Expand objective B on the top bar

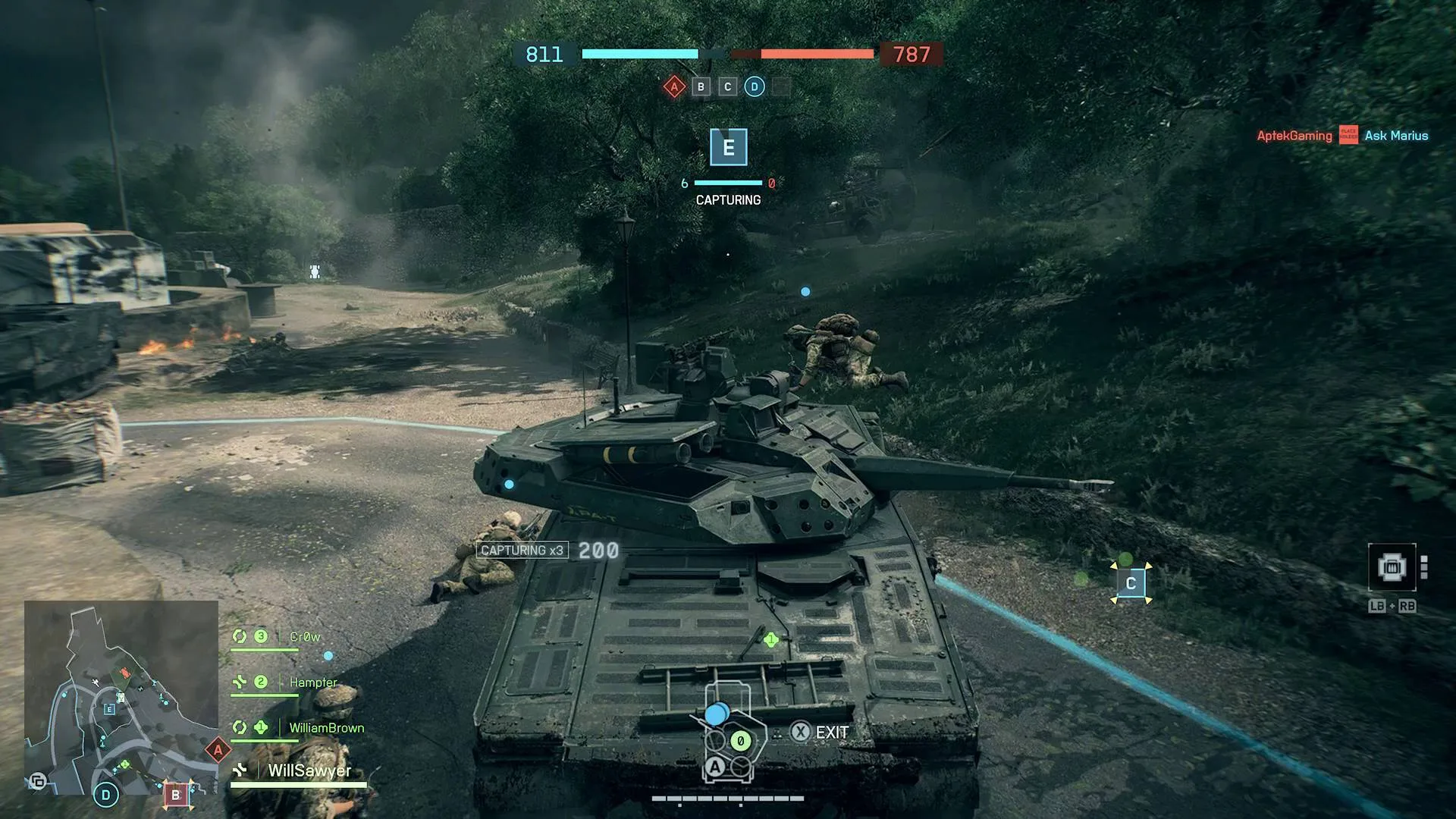pyautogui.click(x=700, y=86)
